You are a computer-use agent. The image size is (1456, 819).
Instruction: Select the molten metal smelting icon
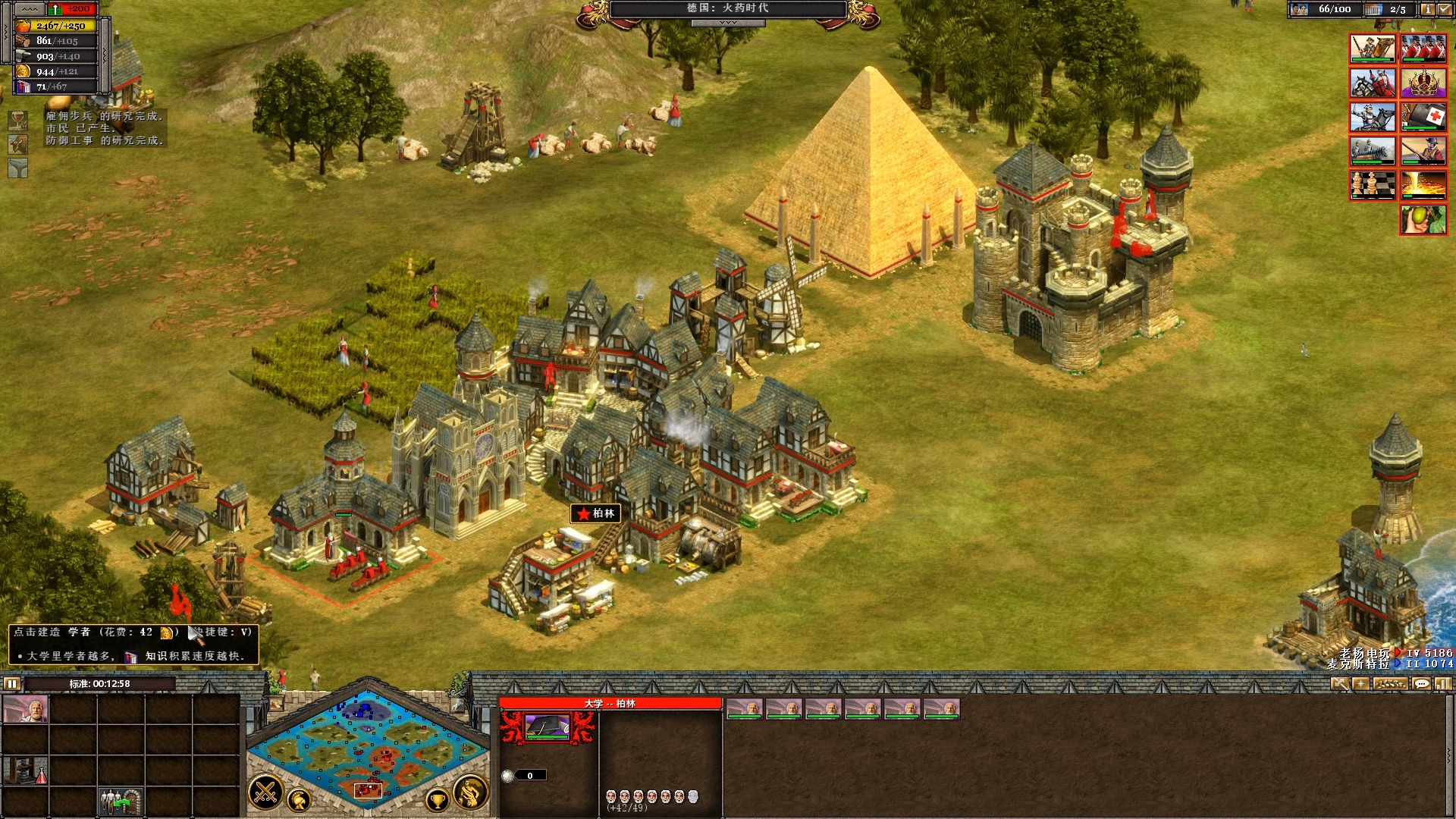[x=1423, y=185]
